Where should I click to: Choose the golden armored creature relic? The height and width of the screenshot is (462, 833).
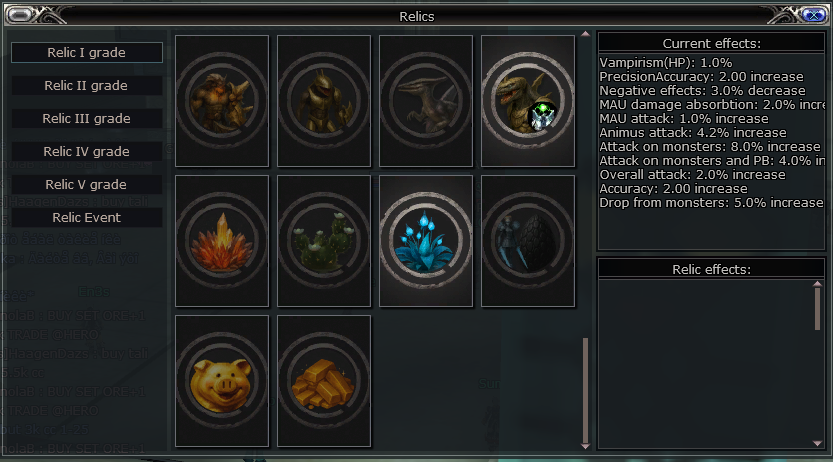tap(324, 100)
